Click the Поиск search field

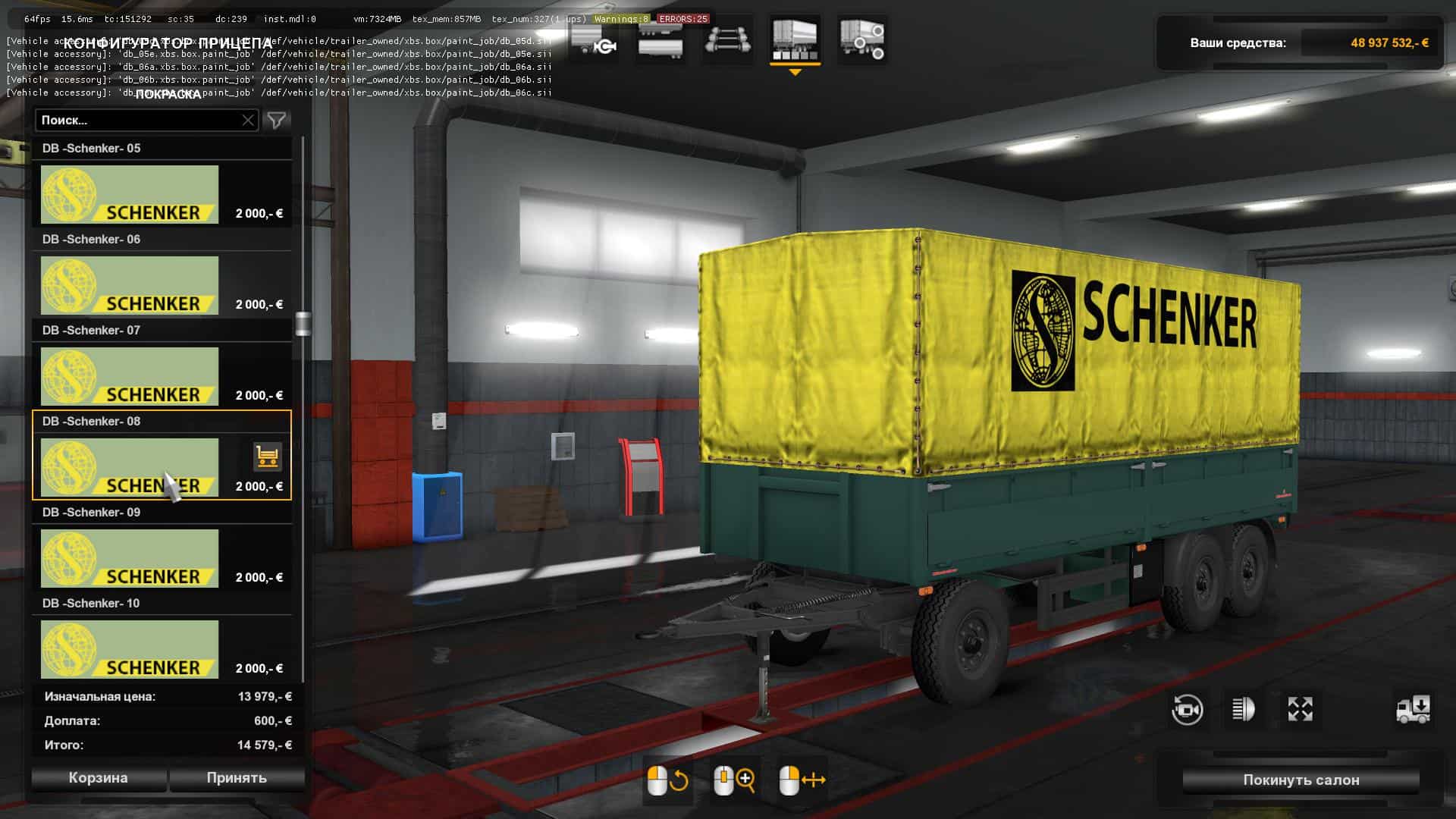140,120
